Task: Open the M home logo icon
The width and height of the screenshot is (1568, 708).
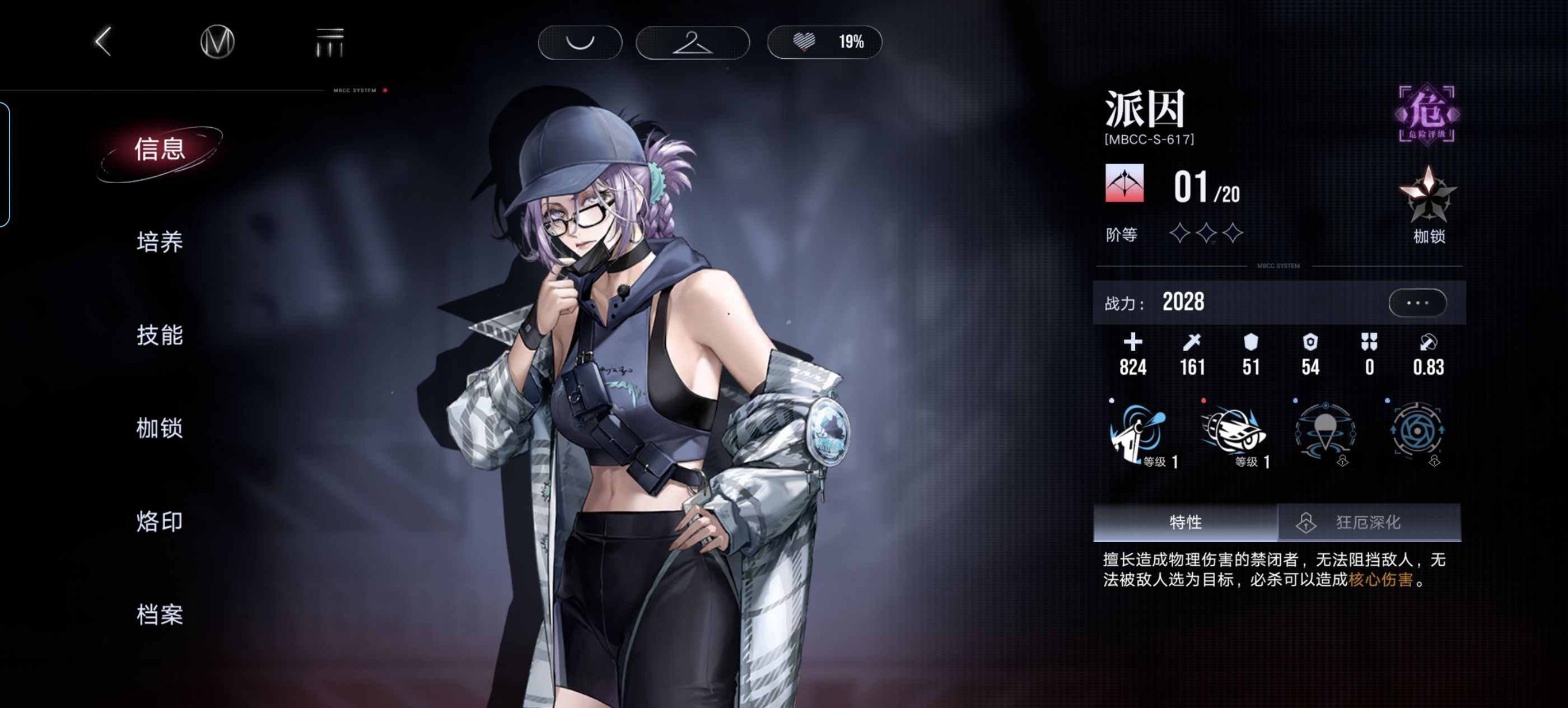Action: pyautogui.click(x=217, y=42)
